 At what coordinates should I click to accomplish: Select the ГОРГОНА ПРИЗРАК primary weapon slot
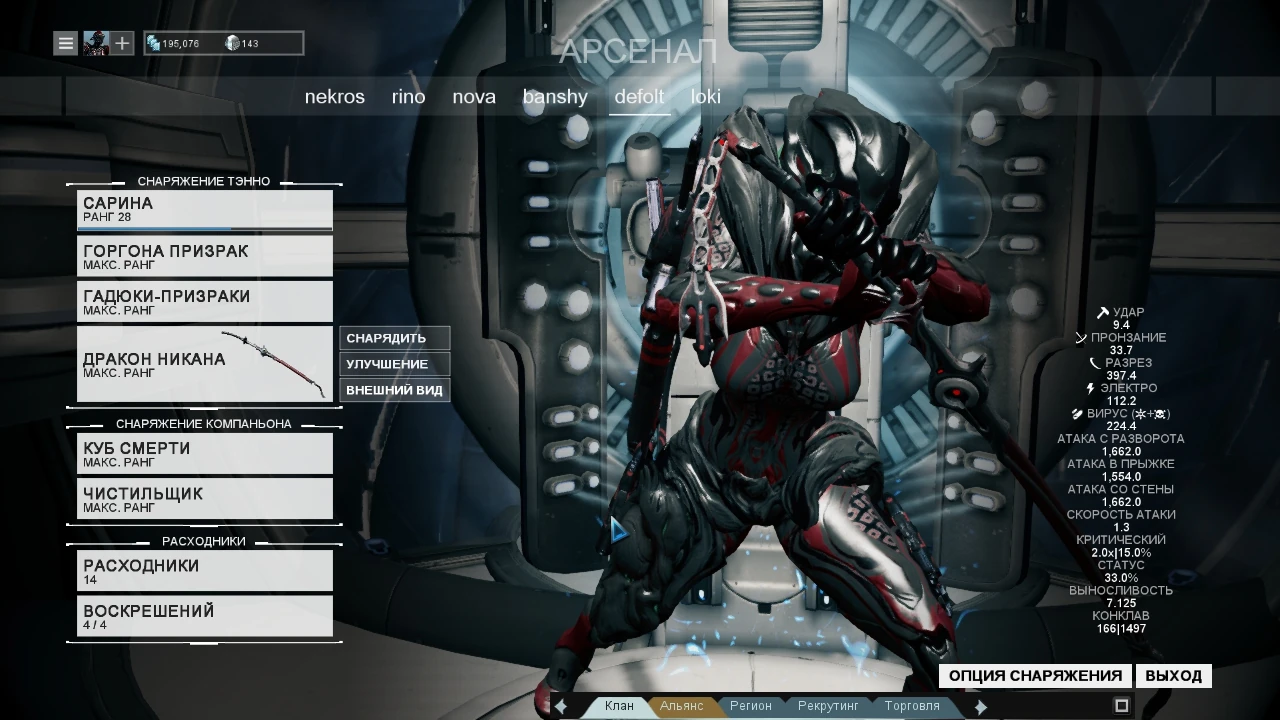click(205, 256)
